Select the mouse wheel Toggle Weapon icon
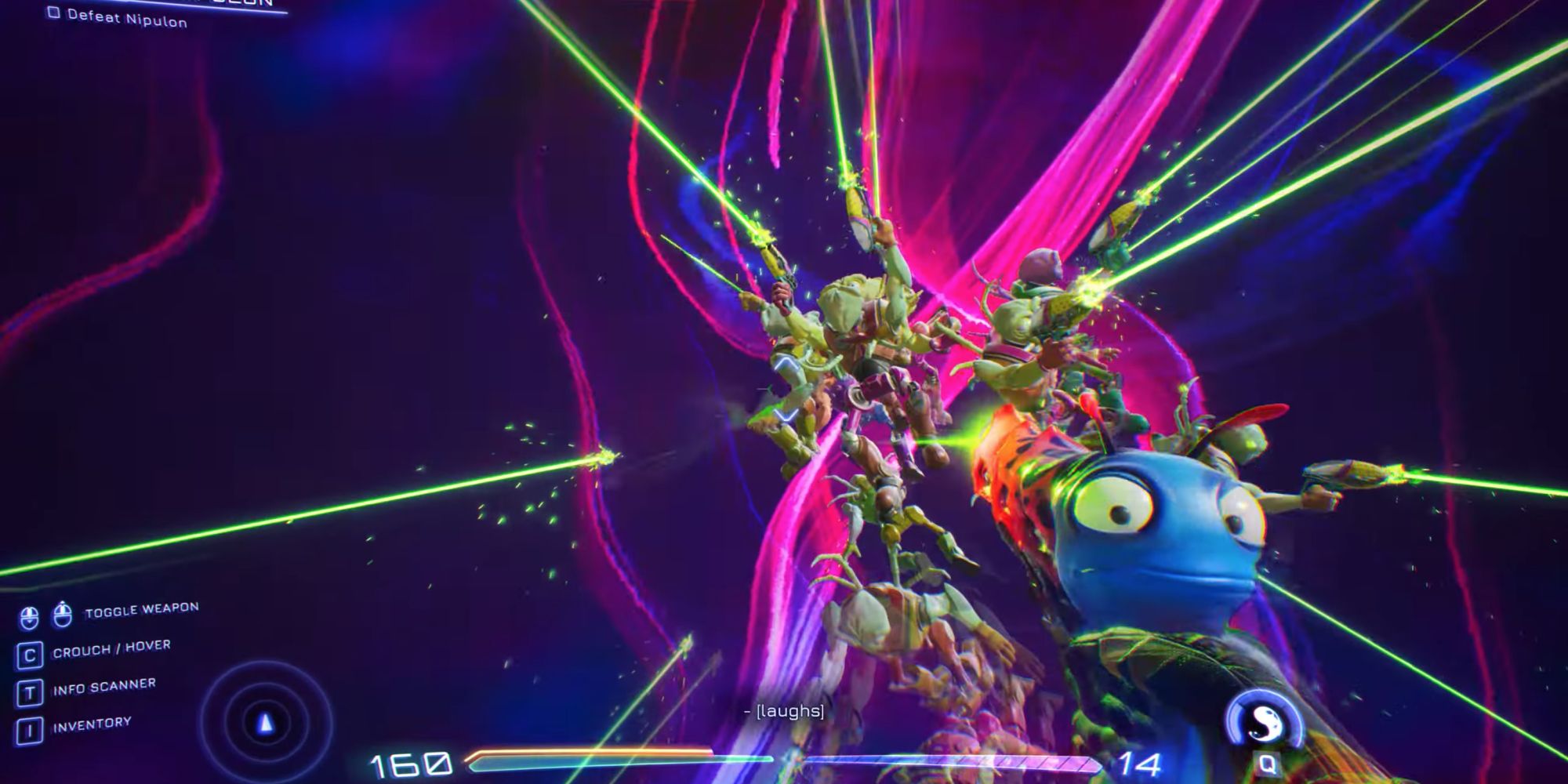The image size is (1568, 784). tap(29, 616)
